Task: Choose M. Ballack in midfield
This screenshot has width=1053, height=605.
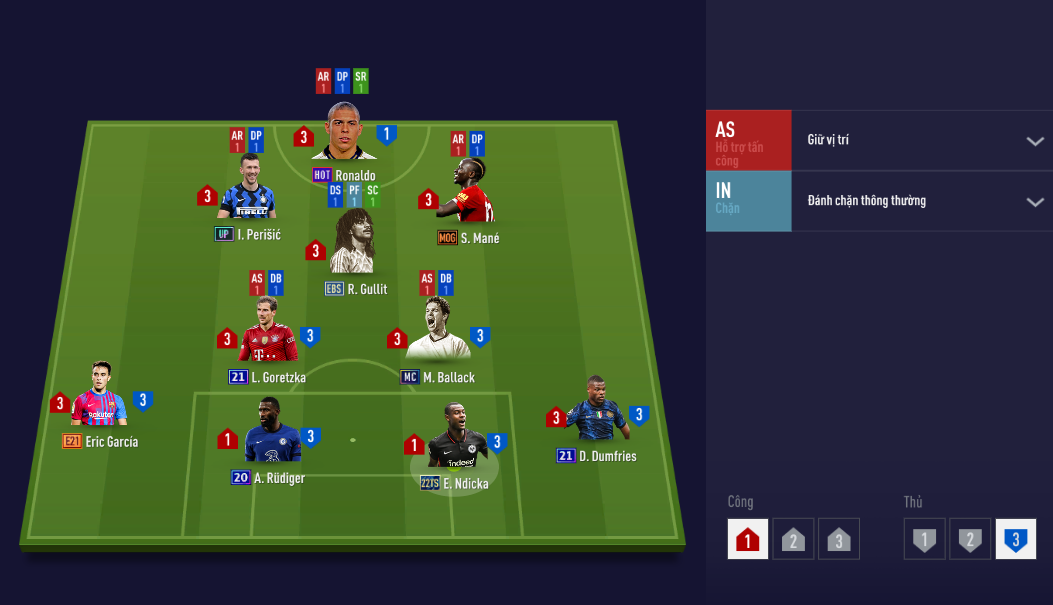Action: coord(437,331)
